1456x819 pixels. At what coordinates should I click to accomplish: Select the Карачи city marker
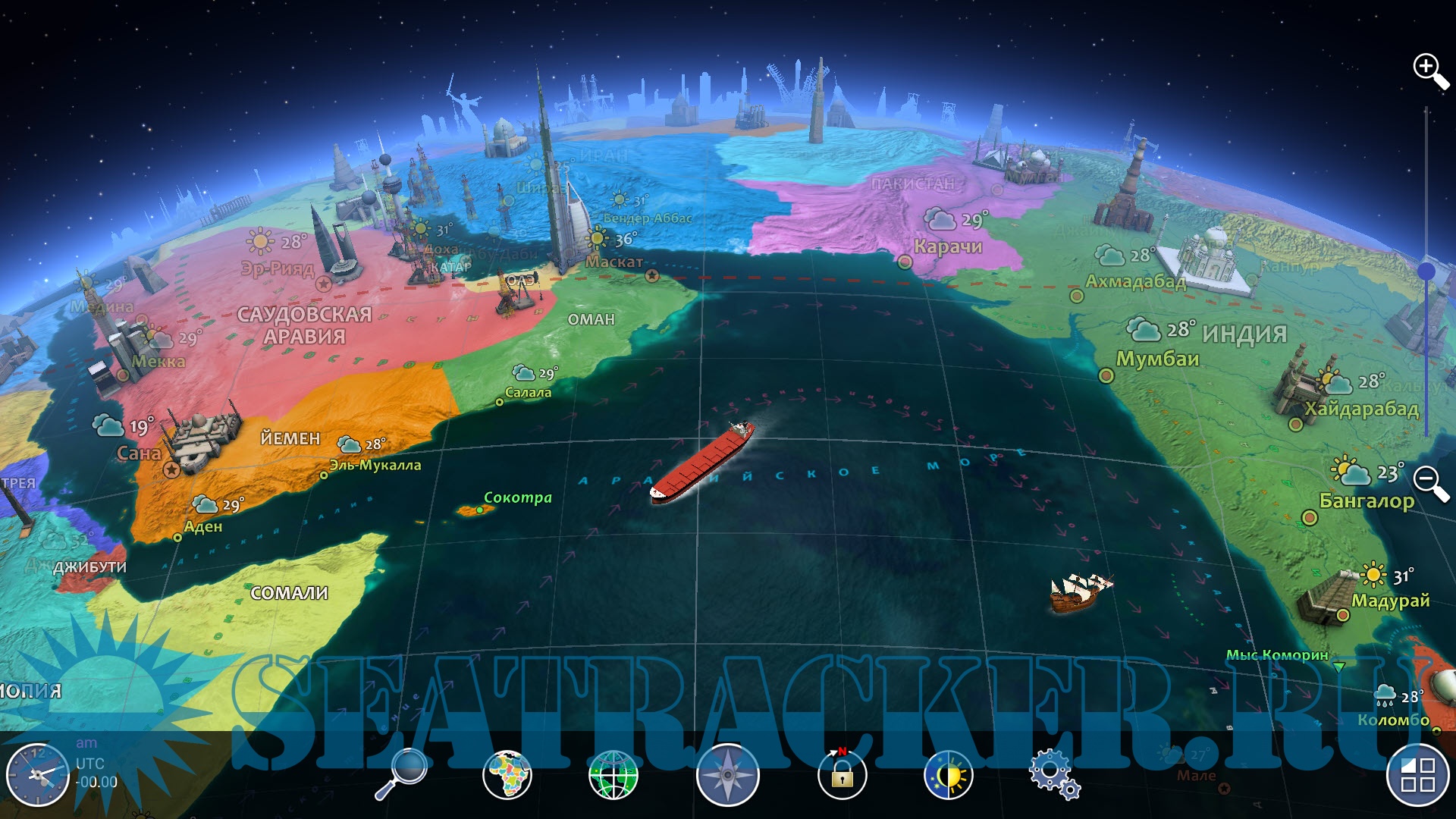coord(905,262)
